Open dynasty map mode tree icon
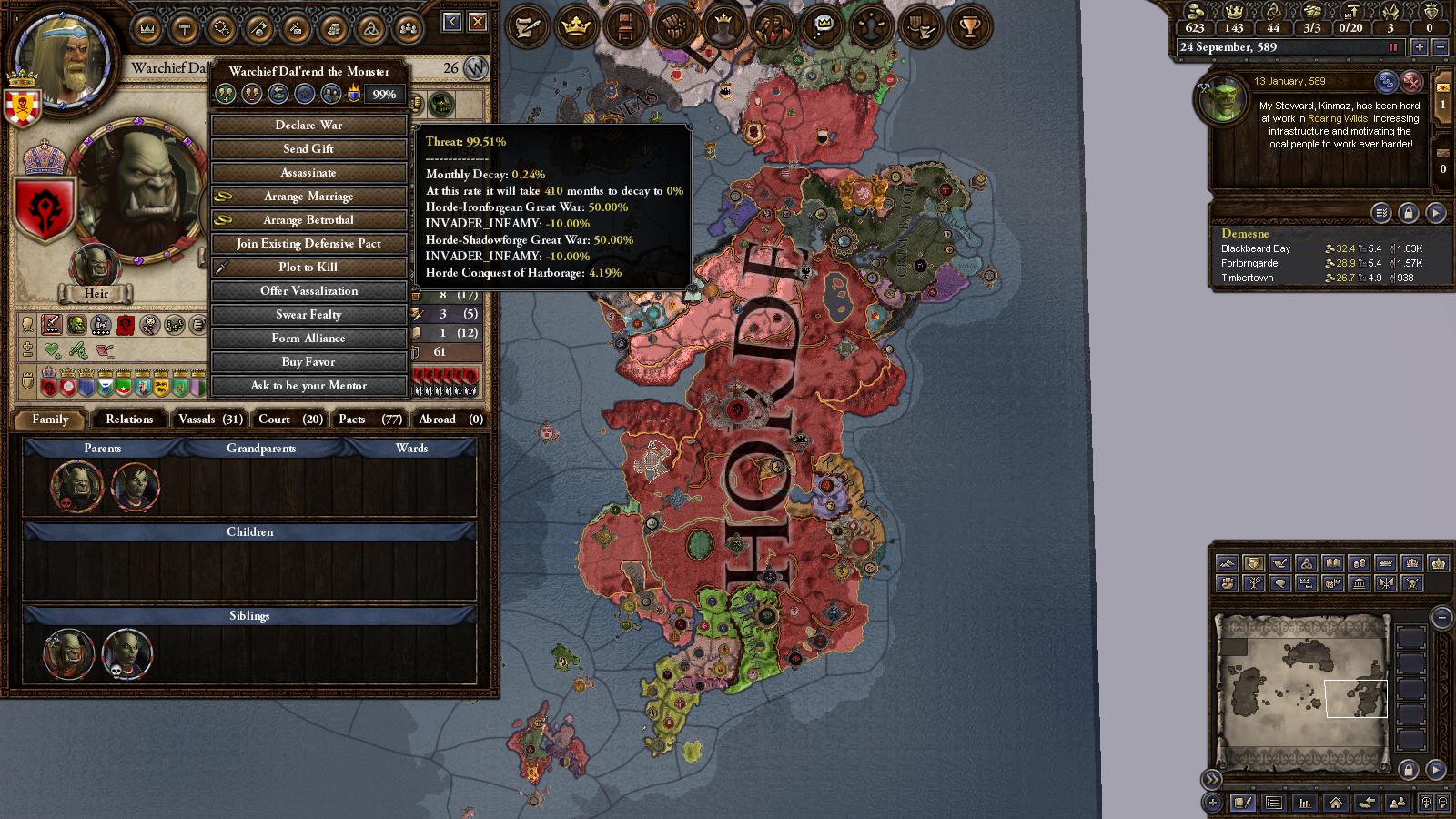This screenshot has width=1456, height=819. coord(1254,583)
